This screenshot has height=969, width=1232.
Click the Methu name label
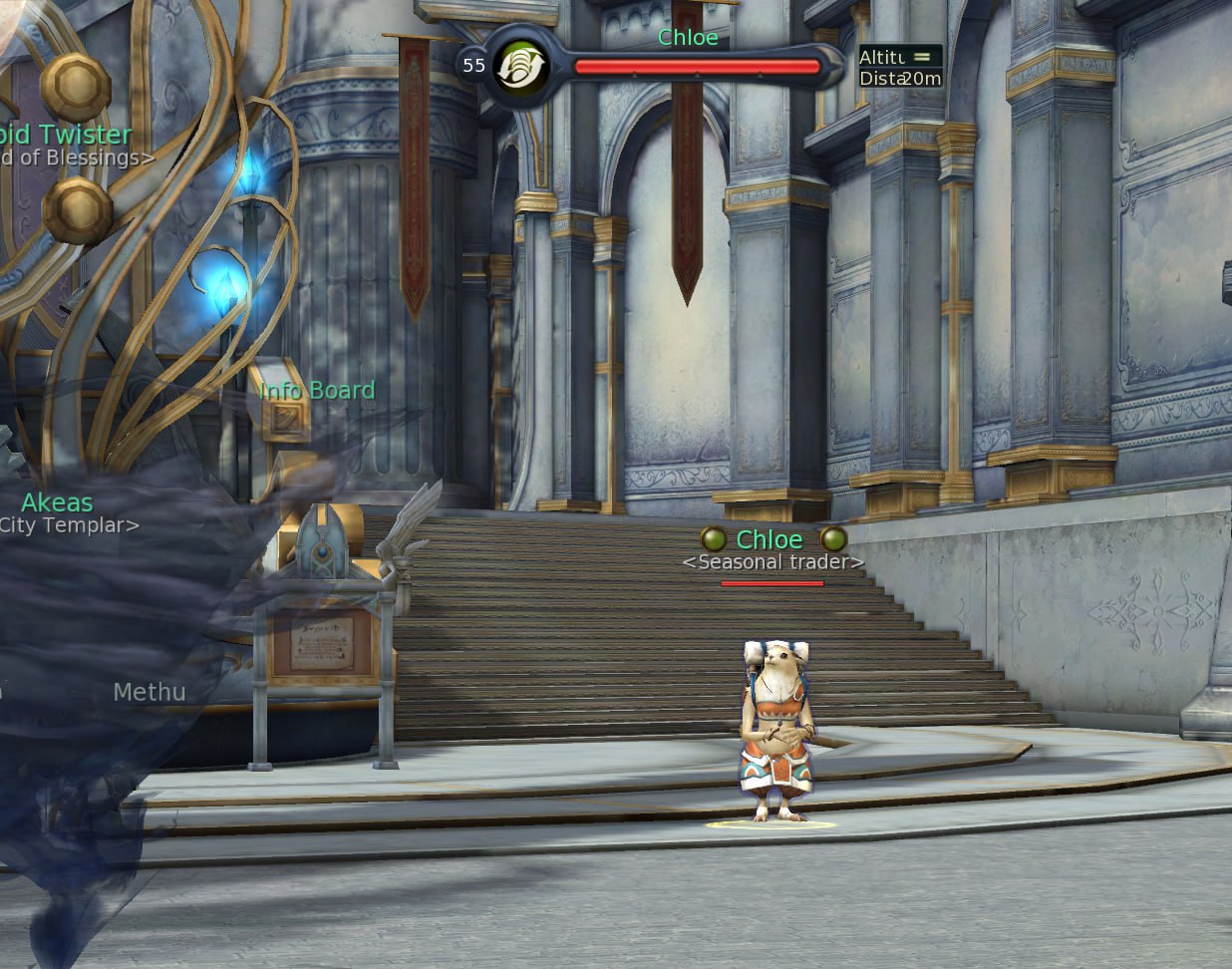[150, 692]
